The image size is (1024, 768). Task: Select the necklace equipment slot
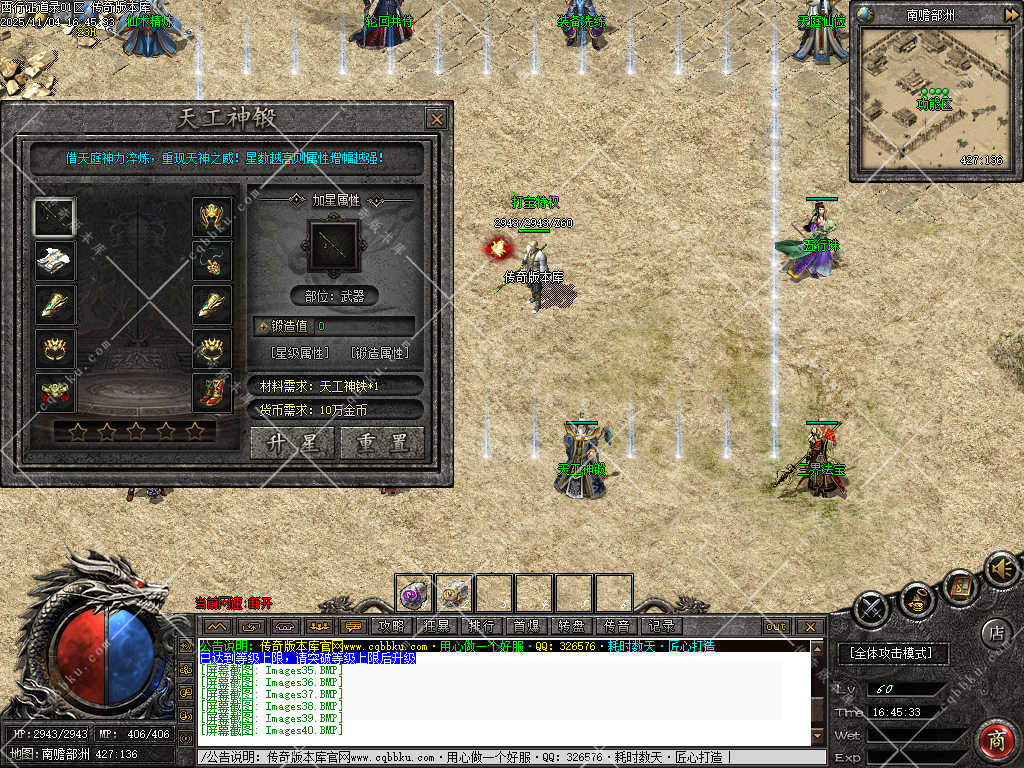click(x=212, y=261)
